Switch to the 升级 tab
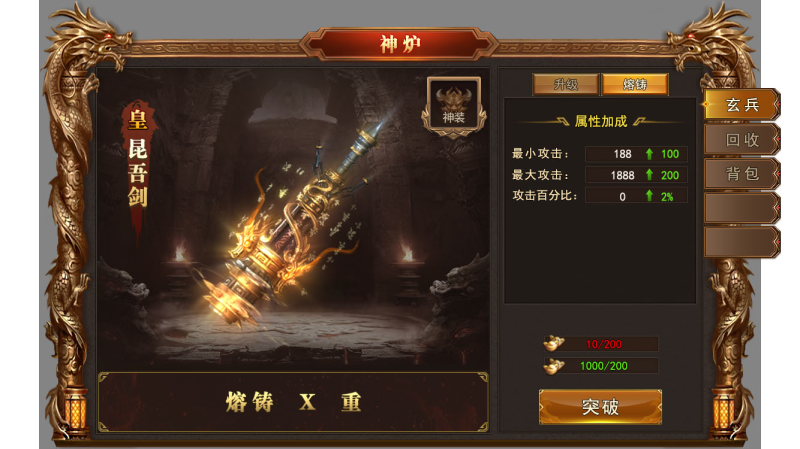The image size is (800, 449). [x=565, y=85]
